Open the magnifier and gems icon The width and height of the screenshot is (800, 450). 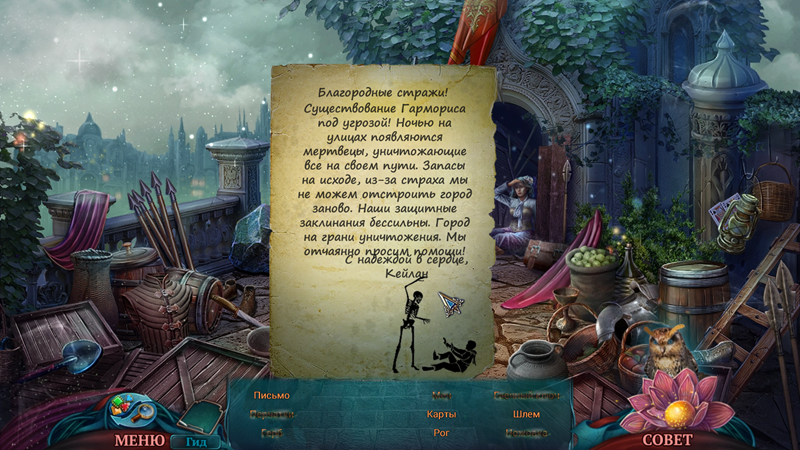point(129,408)
